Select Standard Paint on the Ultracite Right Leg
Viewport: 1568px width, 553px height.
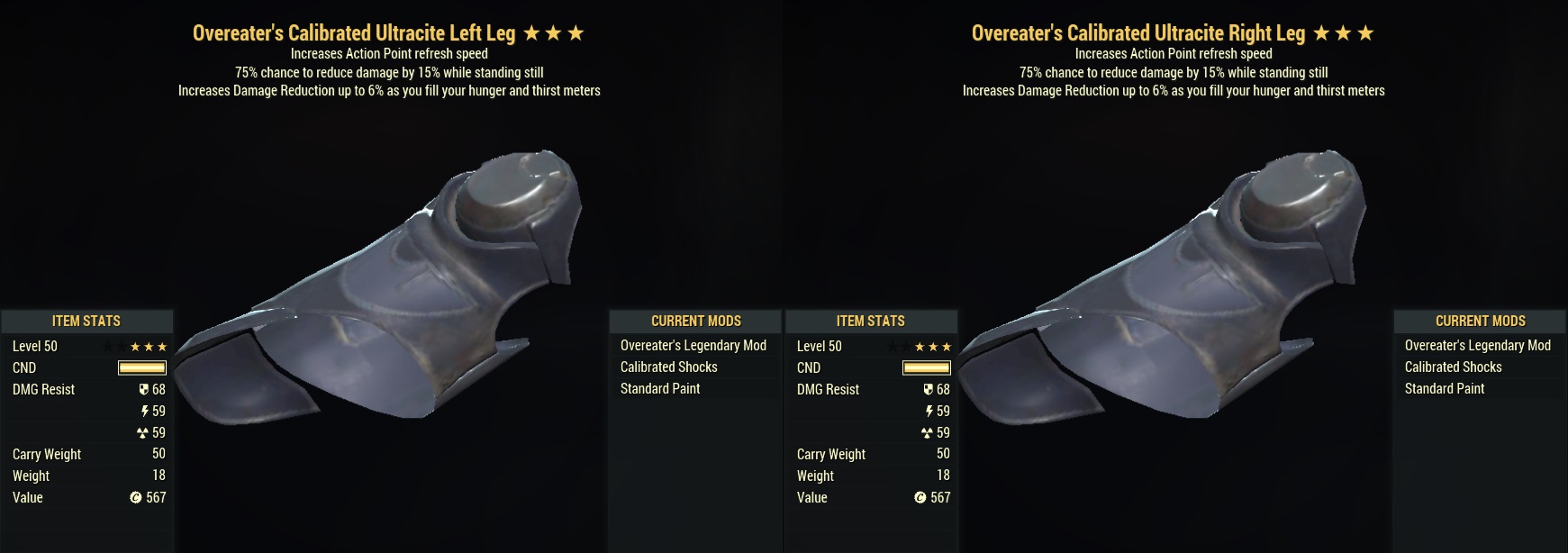(1444, 388)
